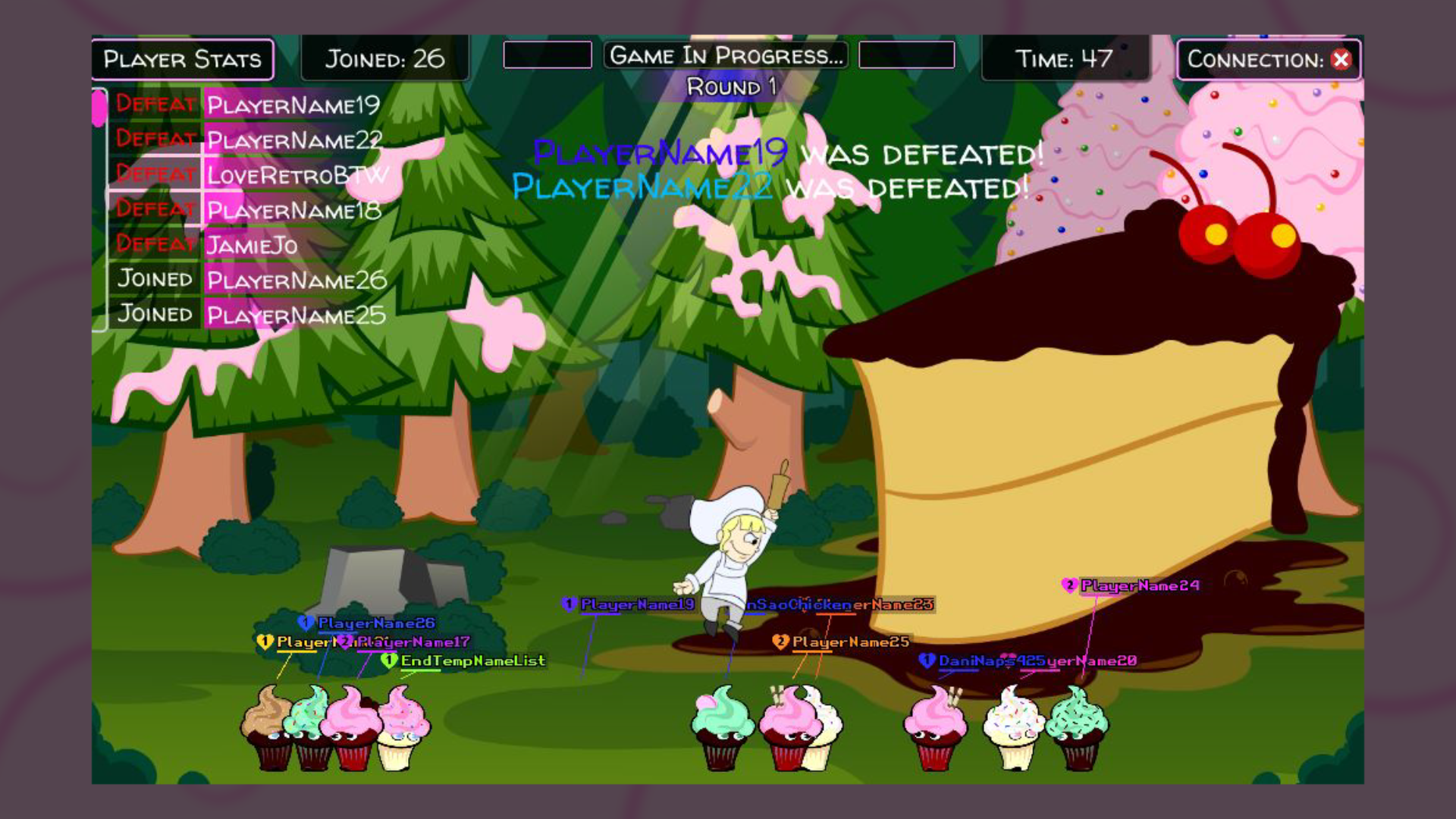Select the Game In Progress banner
The width and height of the screenshot is (1456, 819).
(x=726, y=55)
